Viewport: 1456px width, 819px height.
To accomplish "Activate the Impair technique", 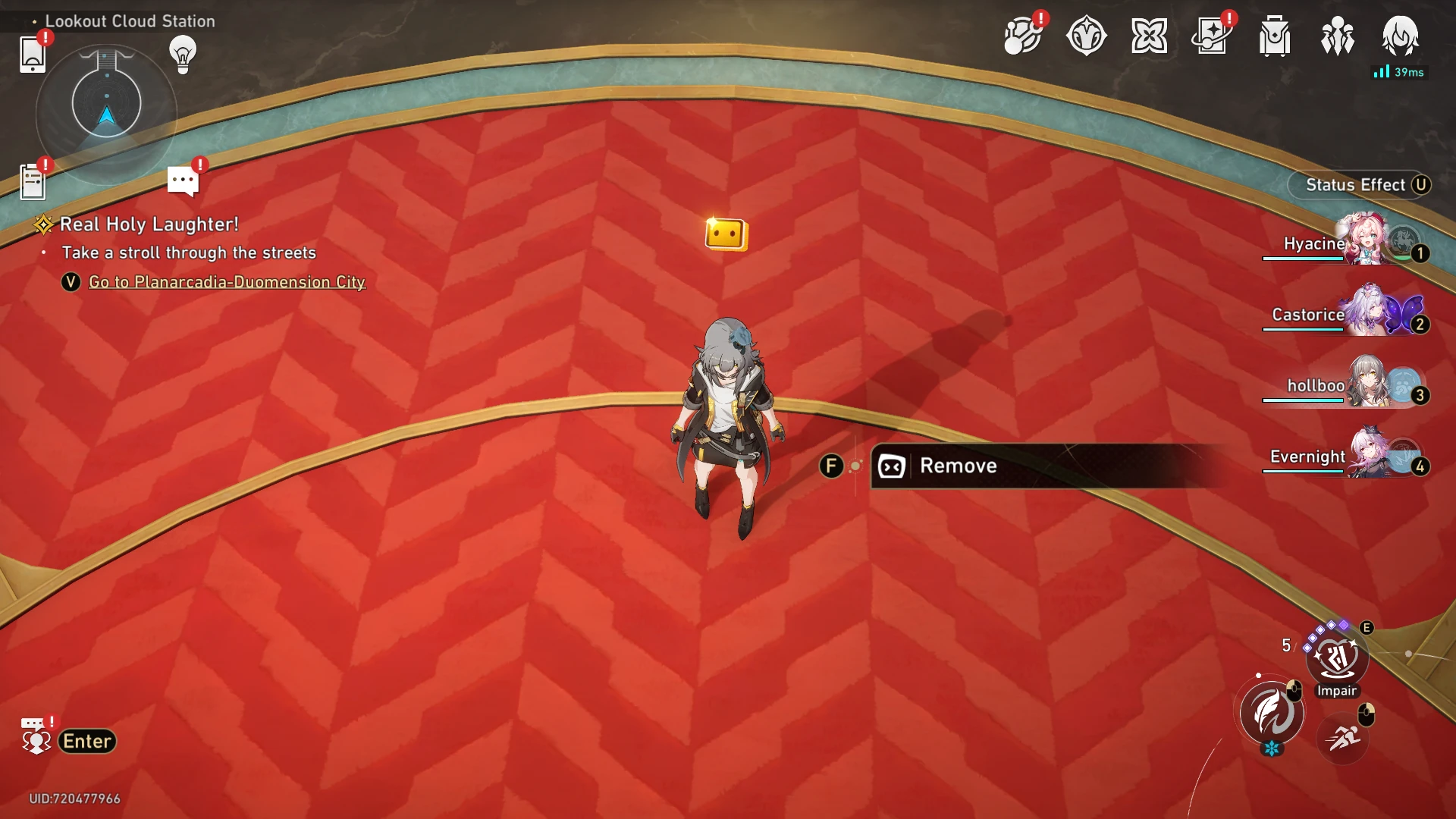I will (1336, 658).
